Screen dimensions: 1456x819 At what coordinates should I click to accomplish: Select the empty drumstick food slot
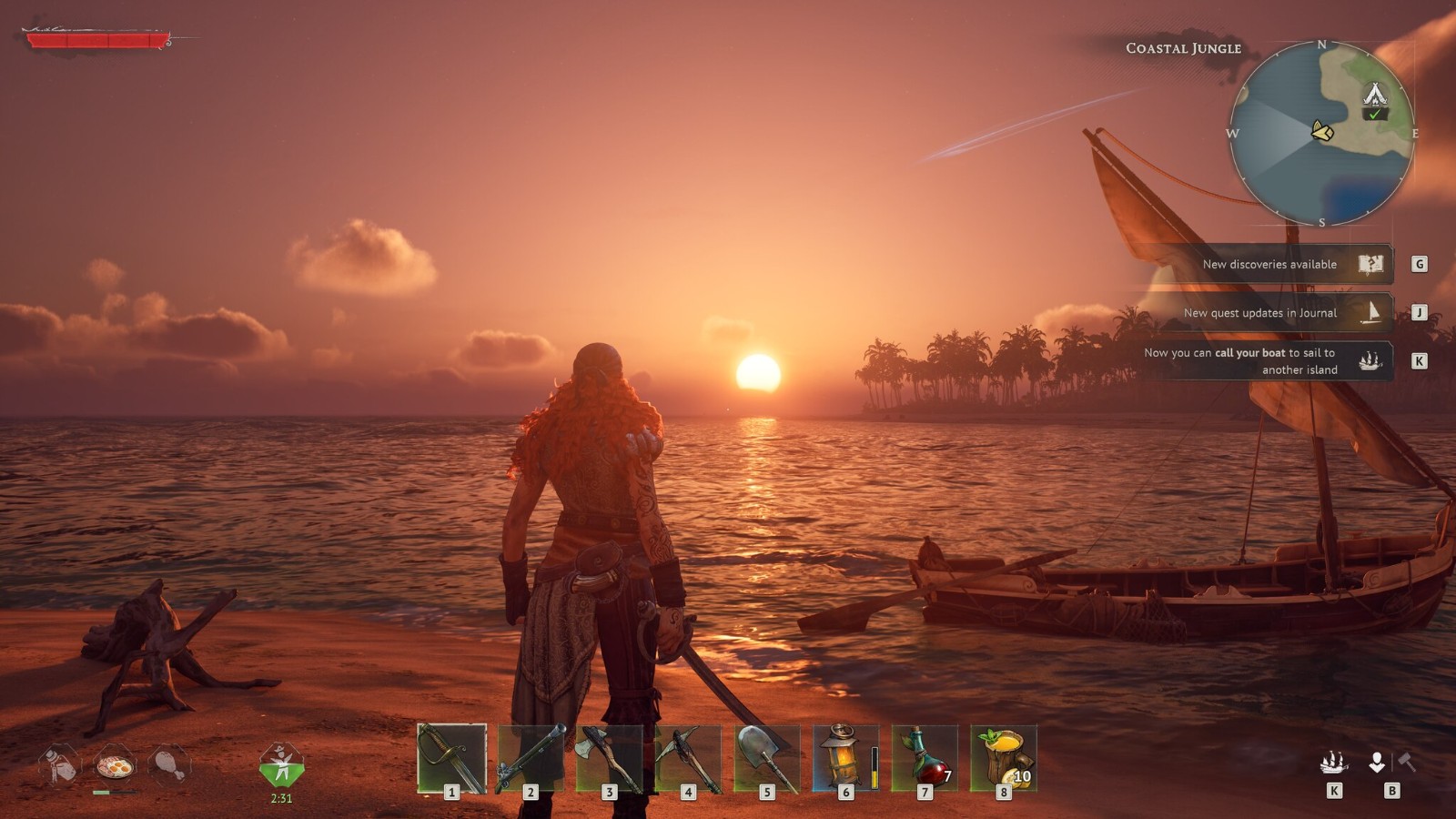coord(167,765)
